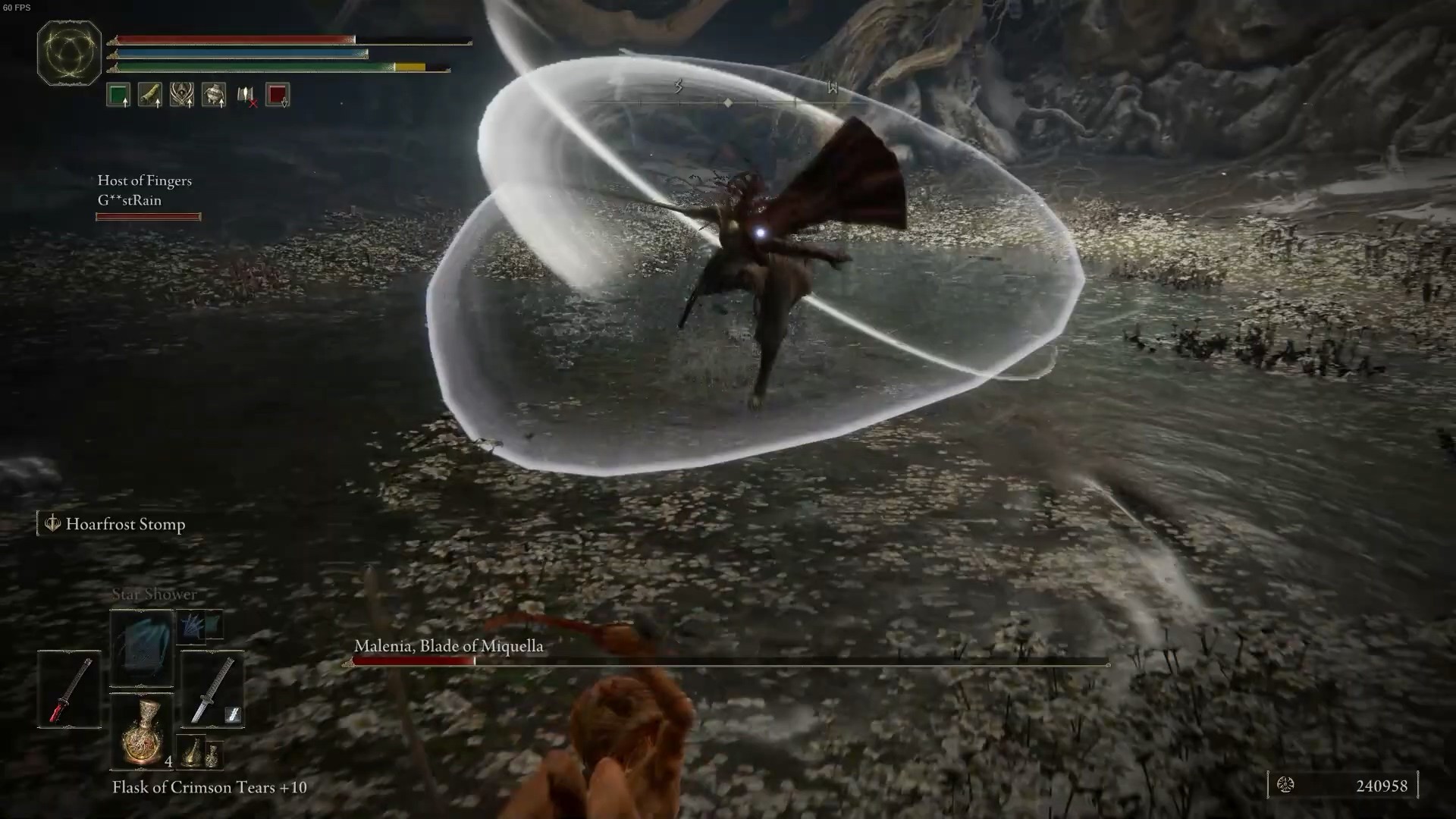Screen dimensions: 1456x819
Task: Select the Star Shower spell slot
Action: (x=142, y=648)
